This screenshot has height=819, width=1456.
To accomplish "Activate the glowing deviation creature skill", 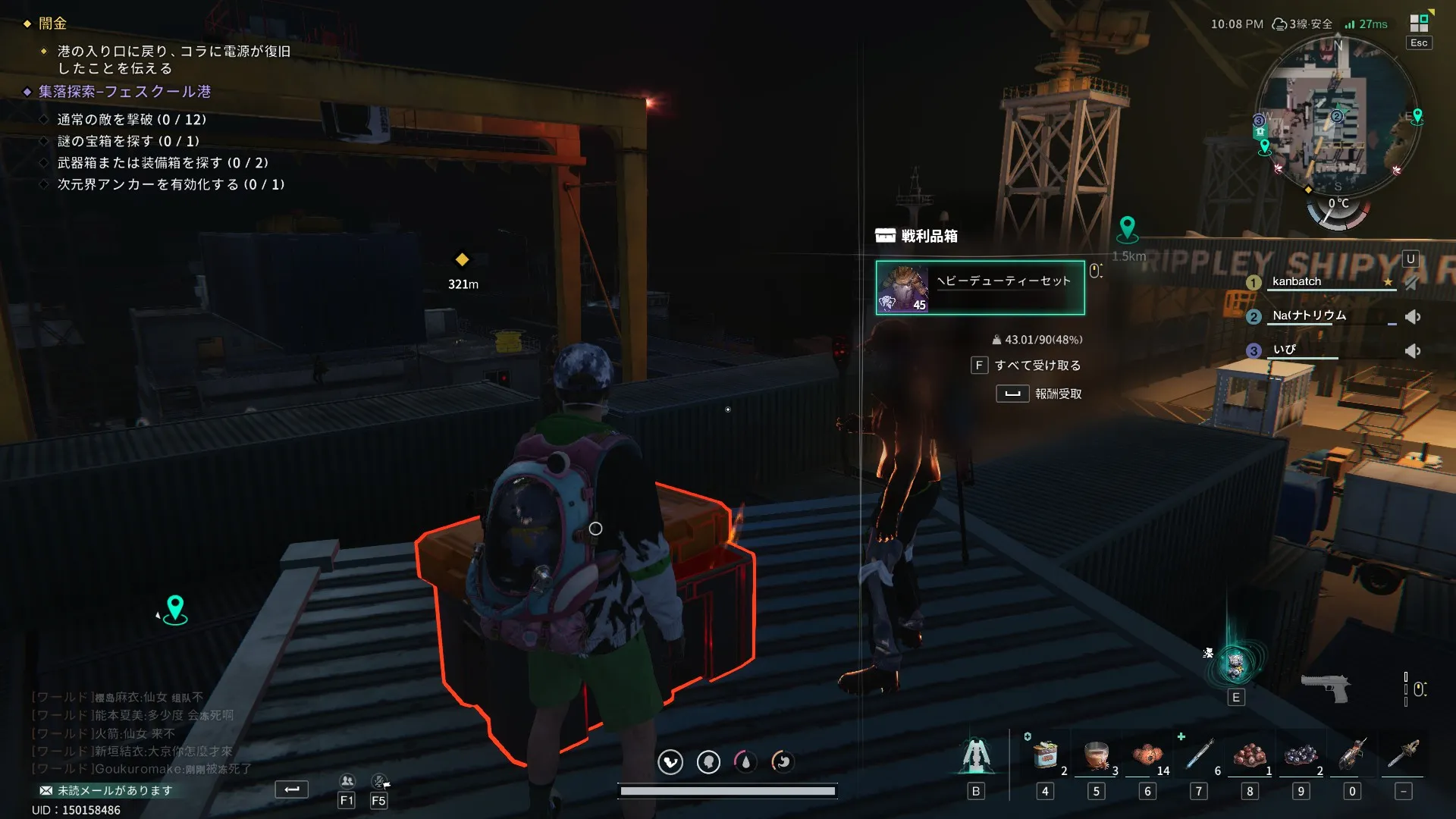I will click(x=1236, y=665).
